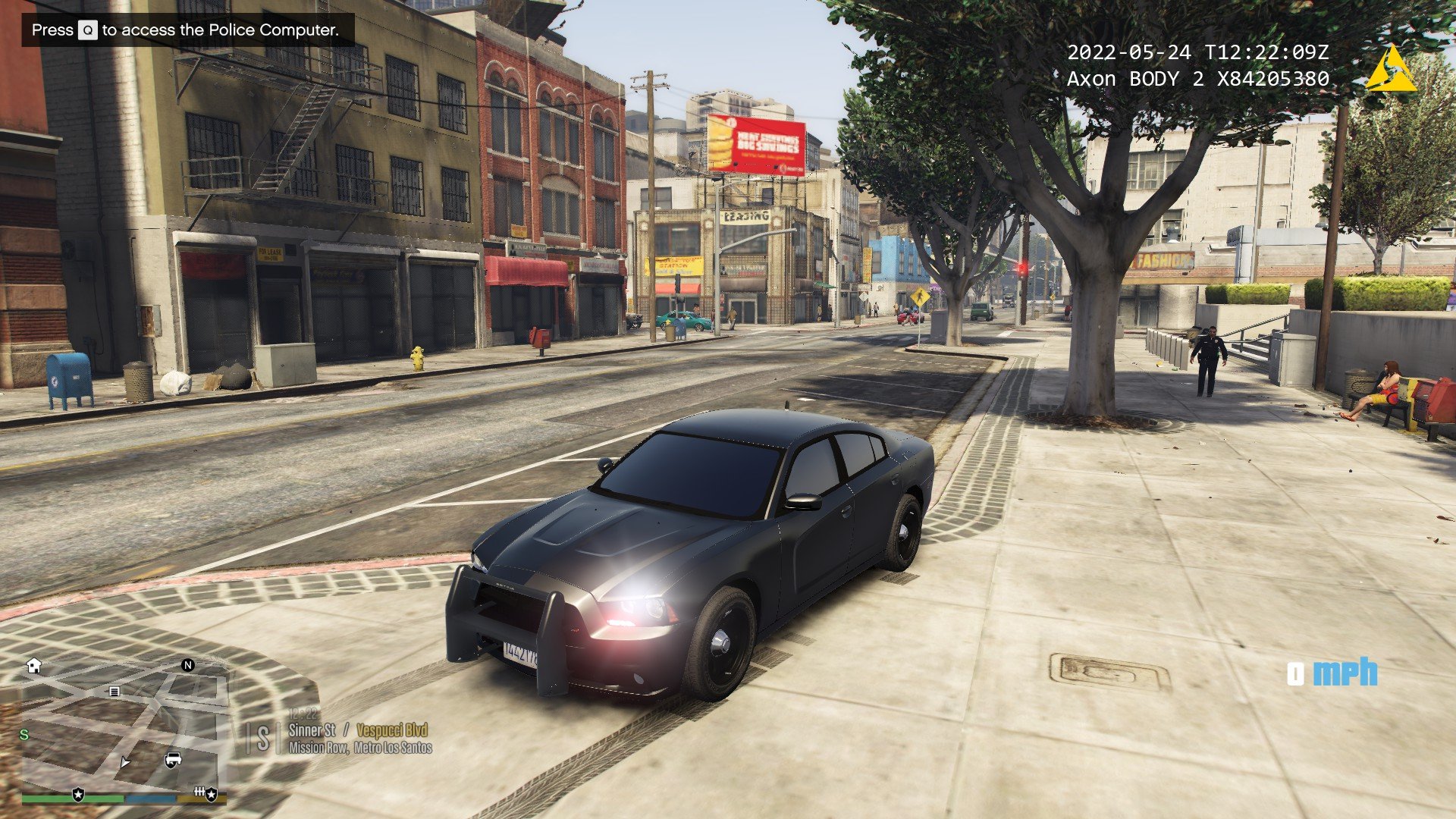The image size is (1456, 819).
Task: Click the jail bars blip on minimap
Action: pos(199,792)
